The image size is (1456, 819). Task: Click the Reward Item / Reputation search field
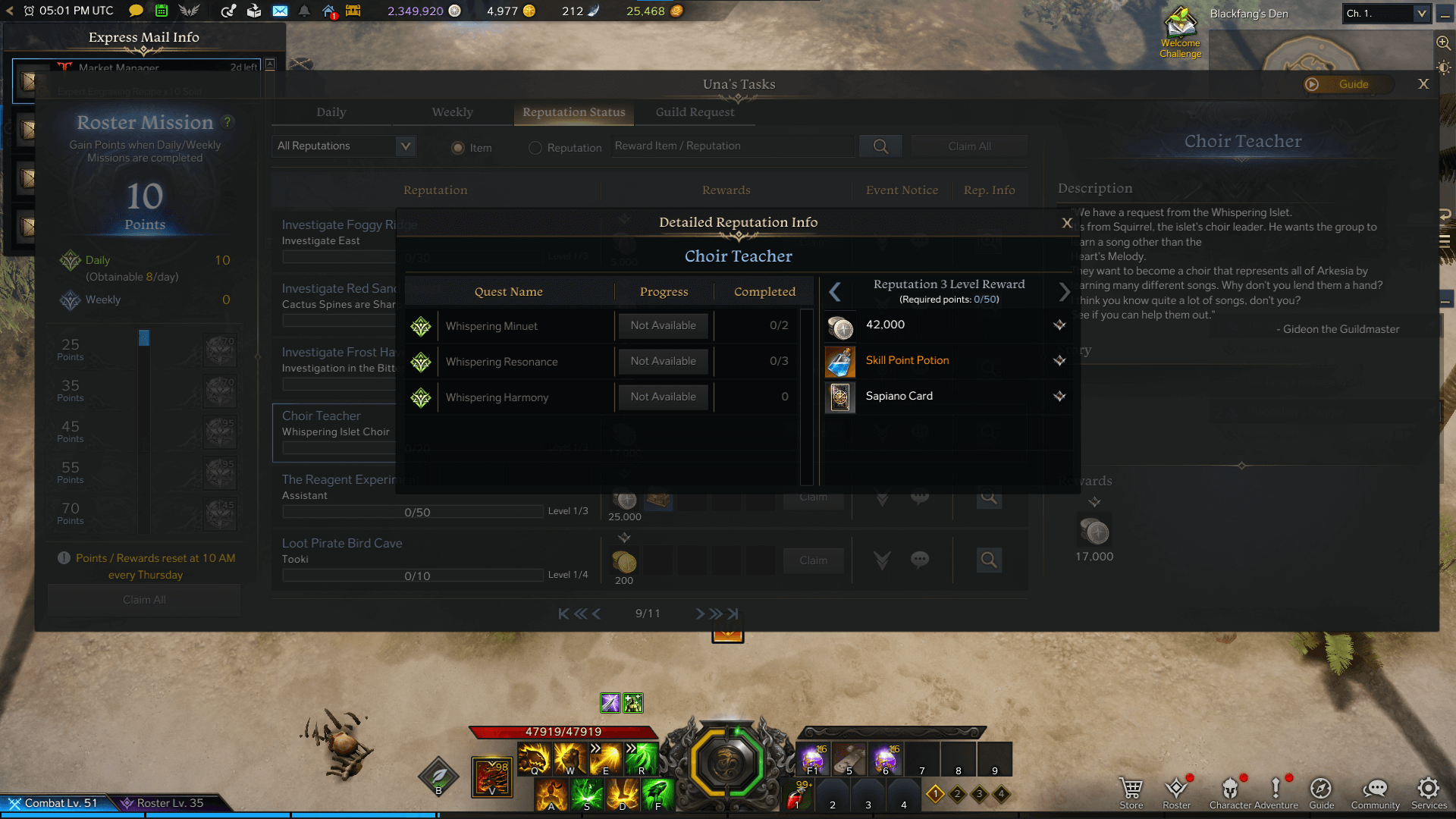[x=732, y=146]
